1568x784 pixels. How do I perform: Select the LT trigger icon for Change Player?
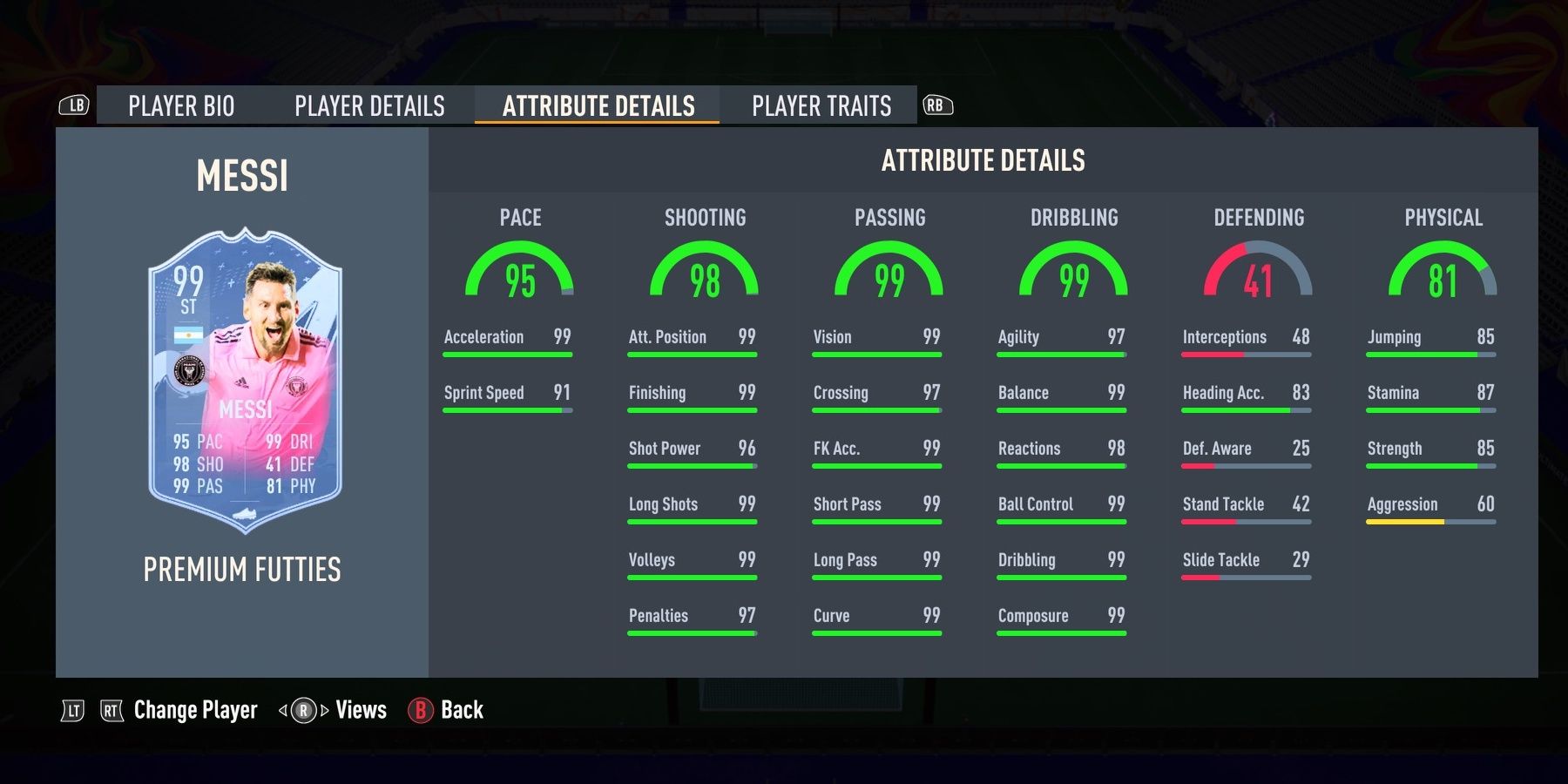coord(75,710)
